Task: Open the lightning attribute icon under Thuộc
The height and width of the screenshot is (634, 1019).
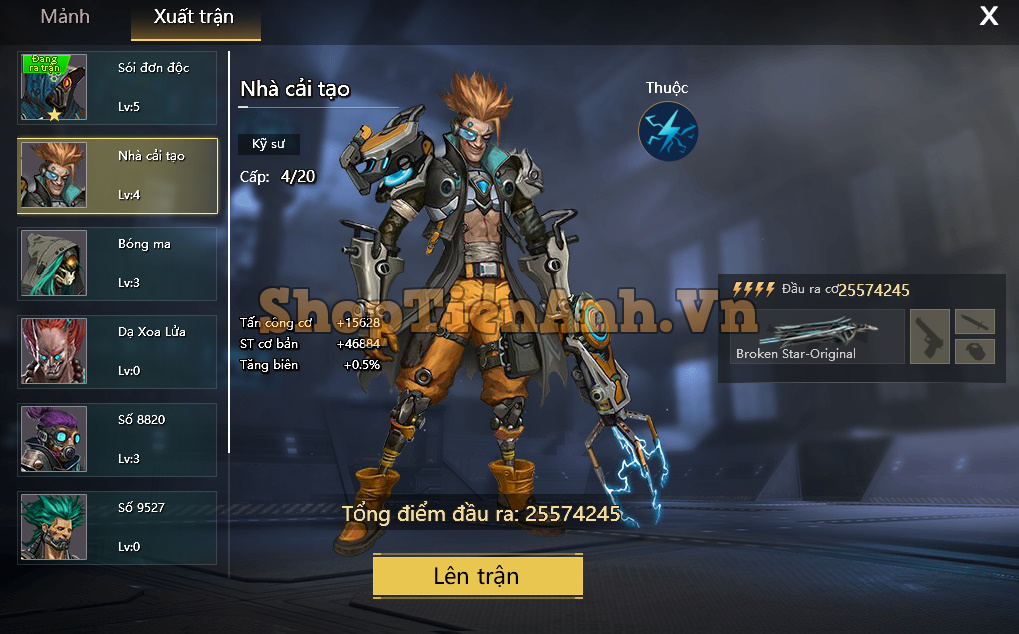Action: [667, 132]
